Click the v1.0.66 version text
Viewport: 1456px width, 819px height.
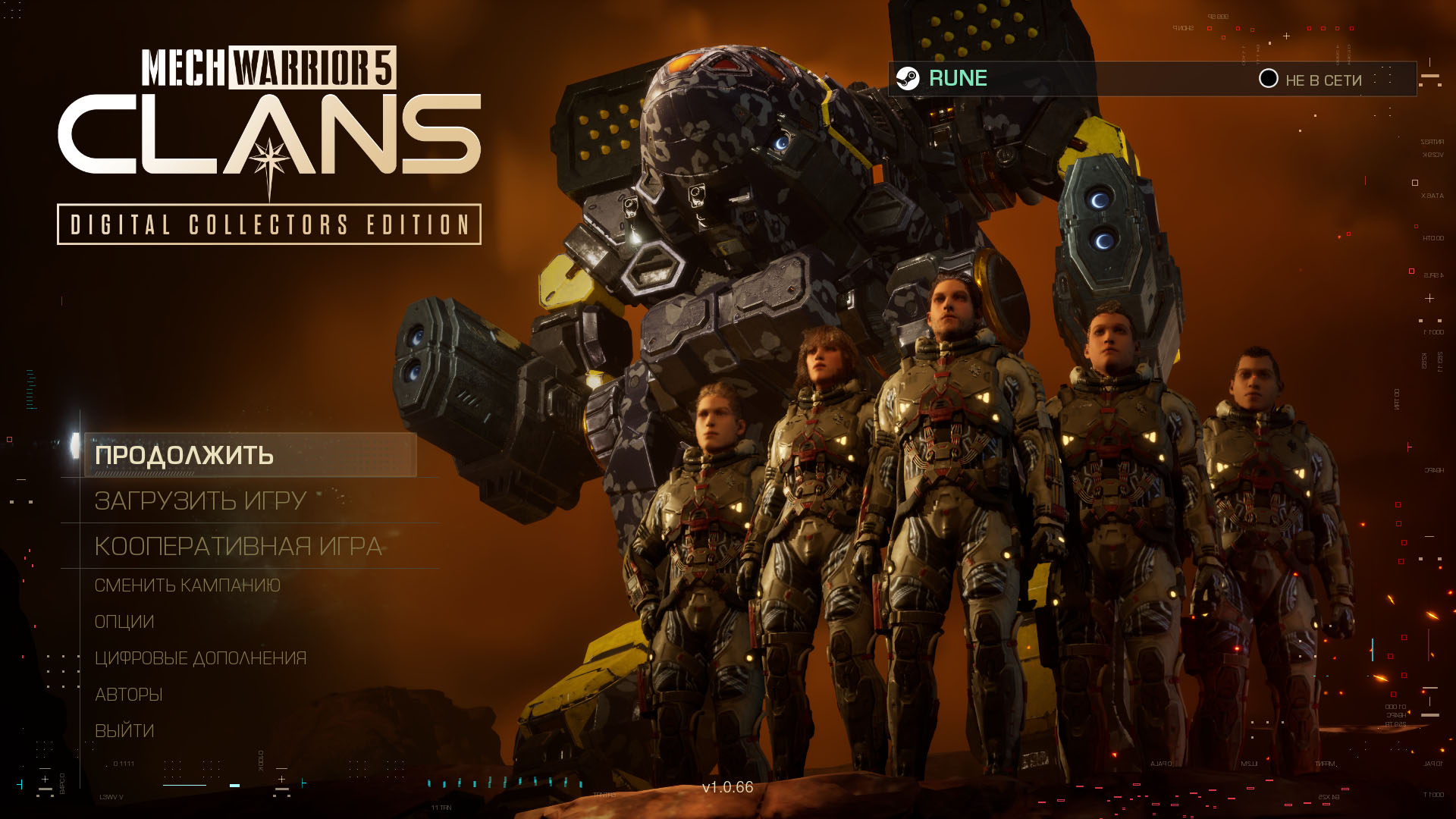tap(727, 789)
